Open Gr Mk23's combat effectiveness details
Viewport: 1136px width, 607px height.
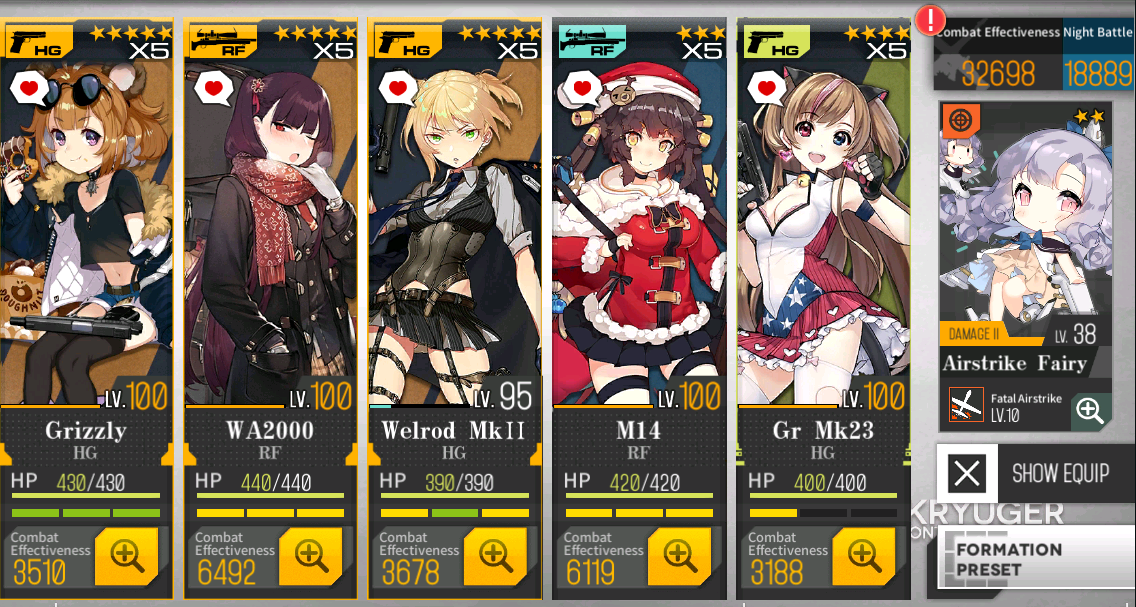863,556
